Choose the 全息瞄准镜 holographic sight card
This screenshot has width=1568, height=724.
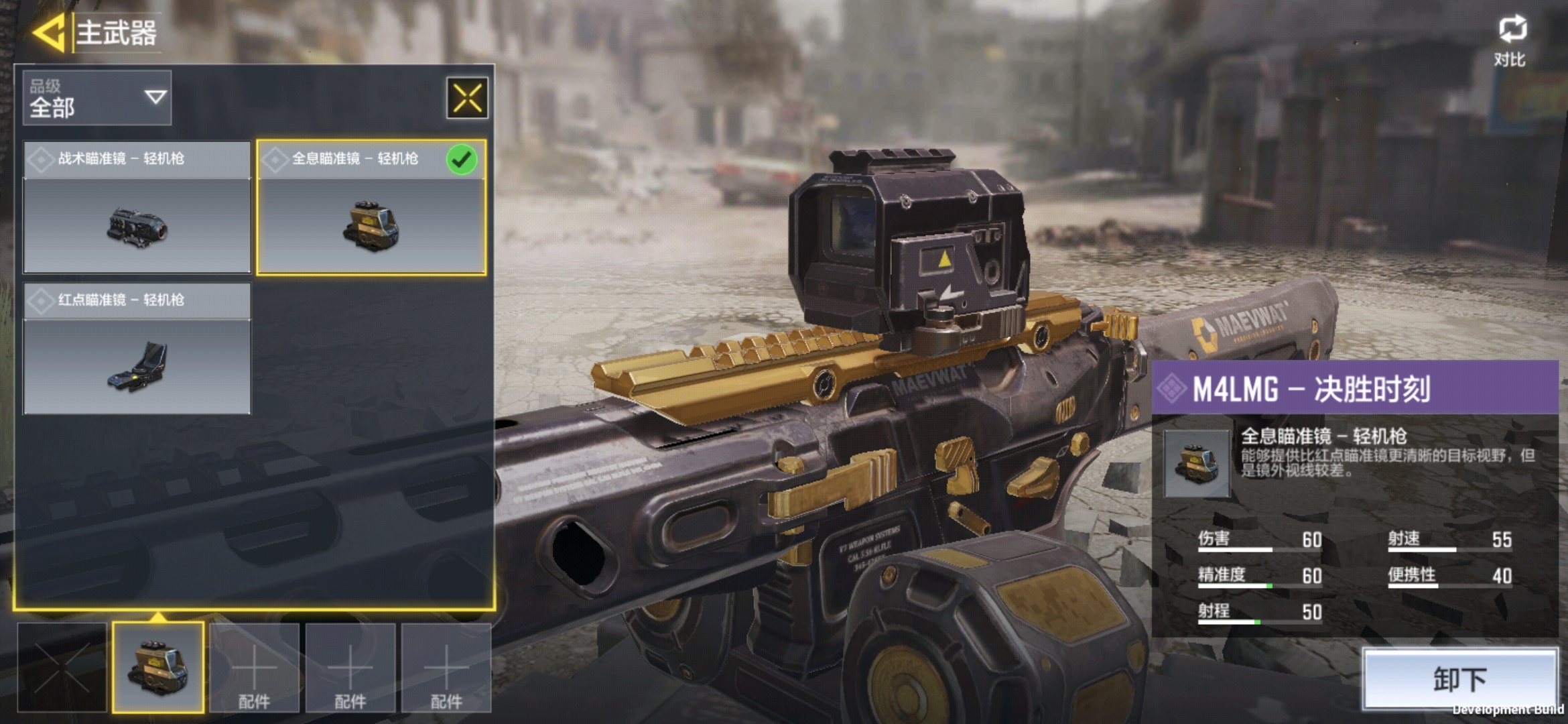coord(371,206)
